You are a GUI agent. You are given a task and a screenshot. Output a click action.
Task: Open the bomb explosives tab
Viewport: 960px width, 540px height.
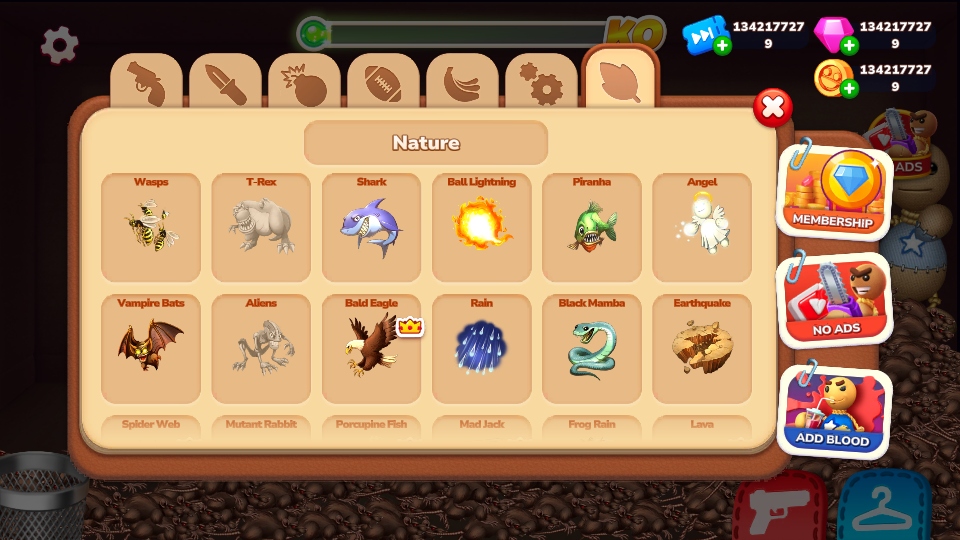tap(304, 84)
